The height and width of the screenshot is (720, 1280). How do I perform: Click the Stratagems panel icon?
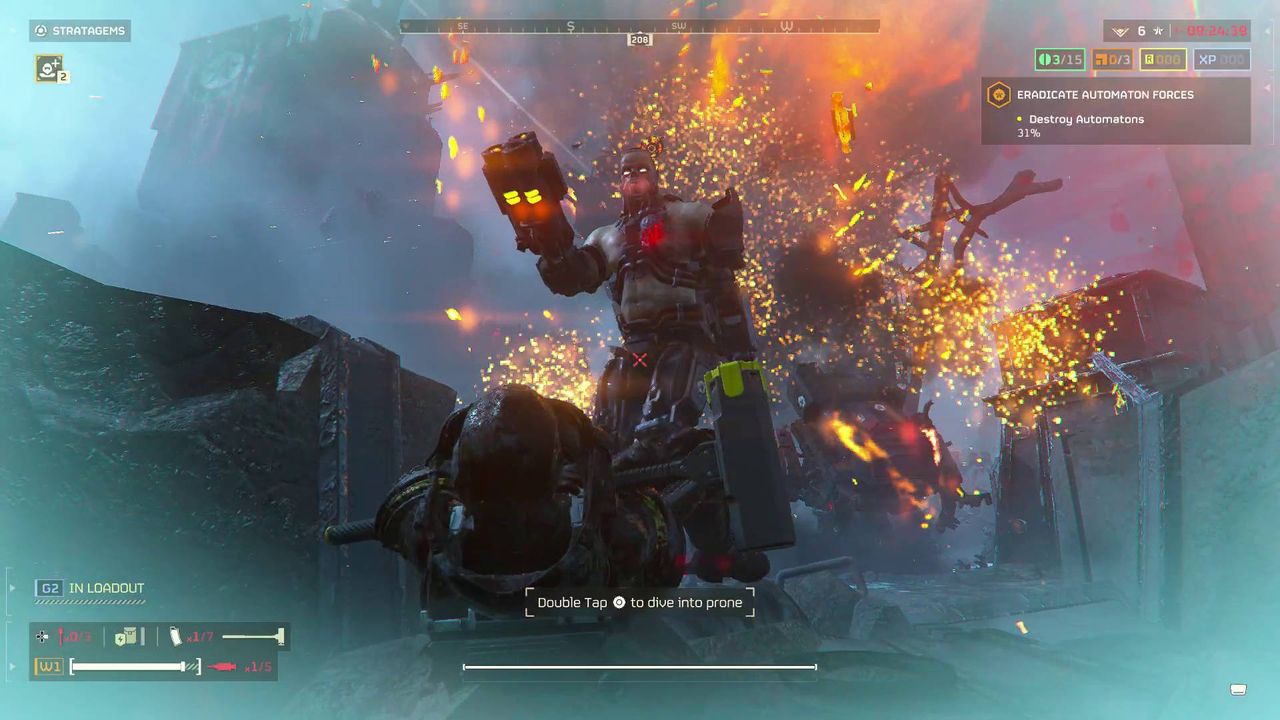[41, 30]
